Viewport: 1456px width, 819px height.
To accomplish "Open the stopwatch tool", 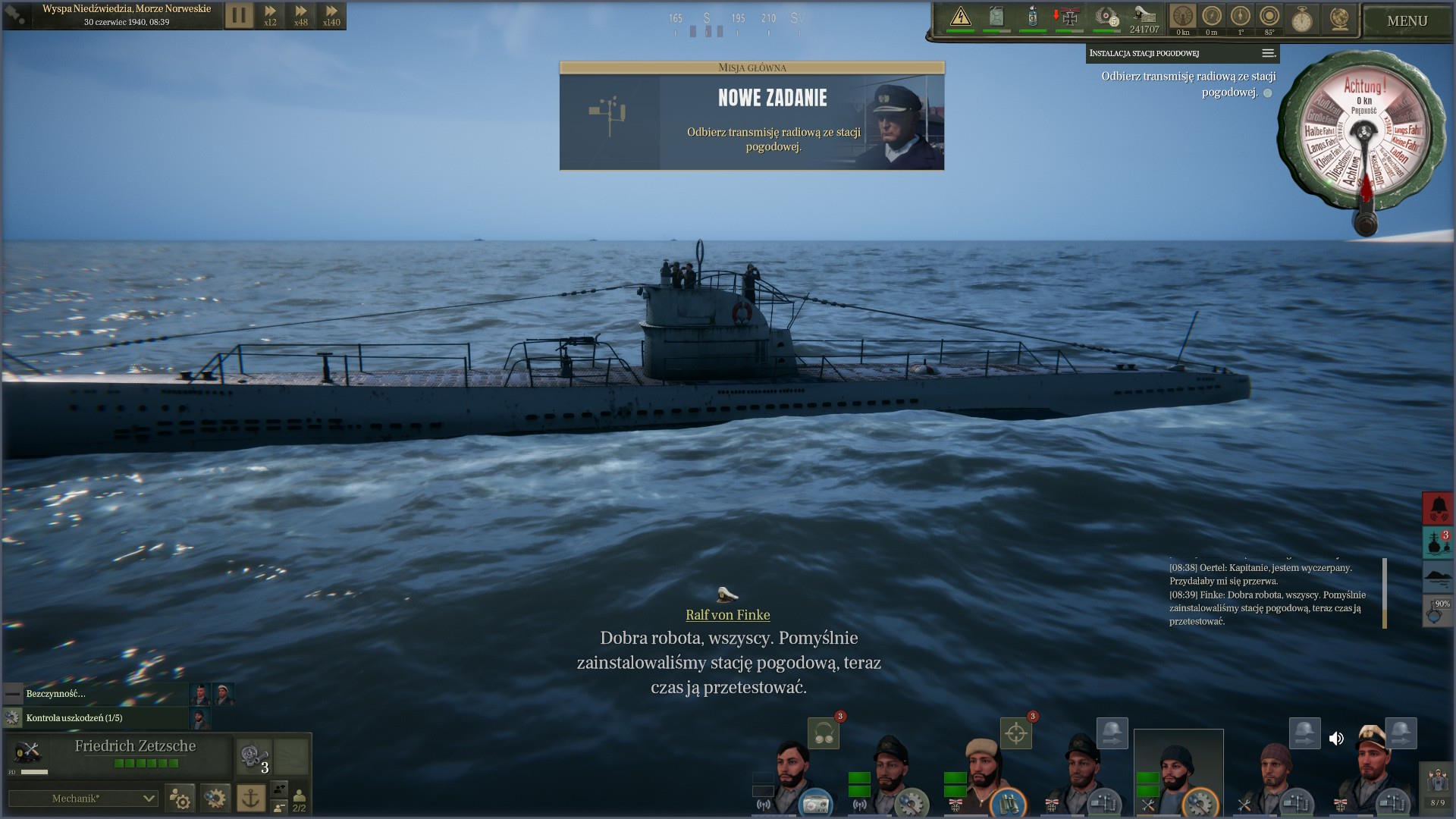I will coord(1302,19).
